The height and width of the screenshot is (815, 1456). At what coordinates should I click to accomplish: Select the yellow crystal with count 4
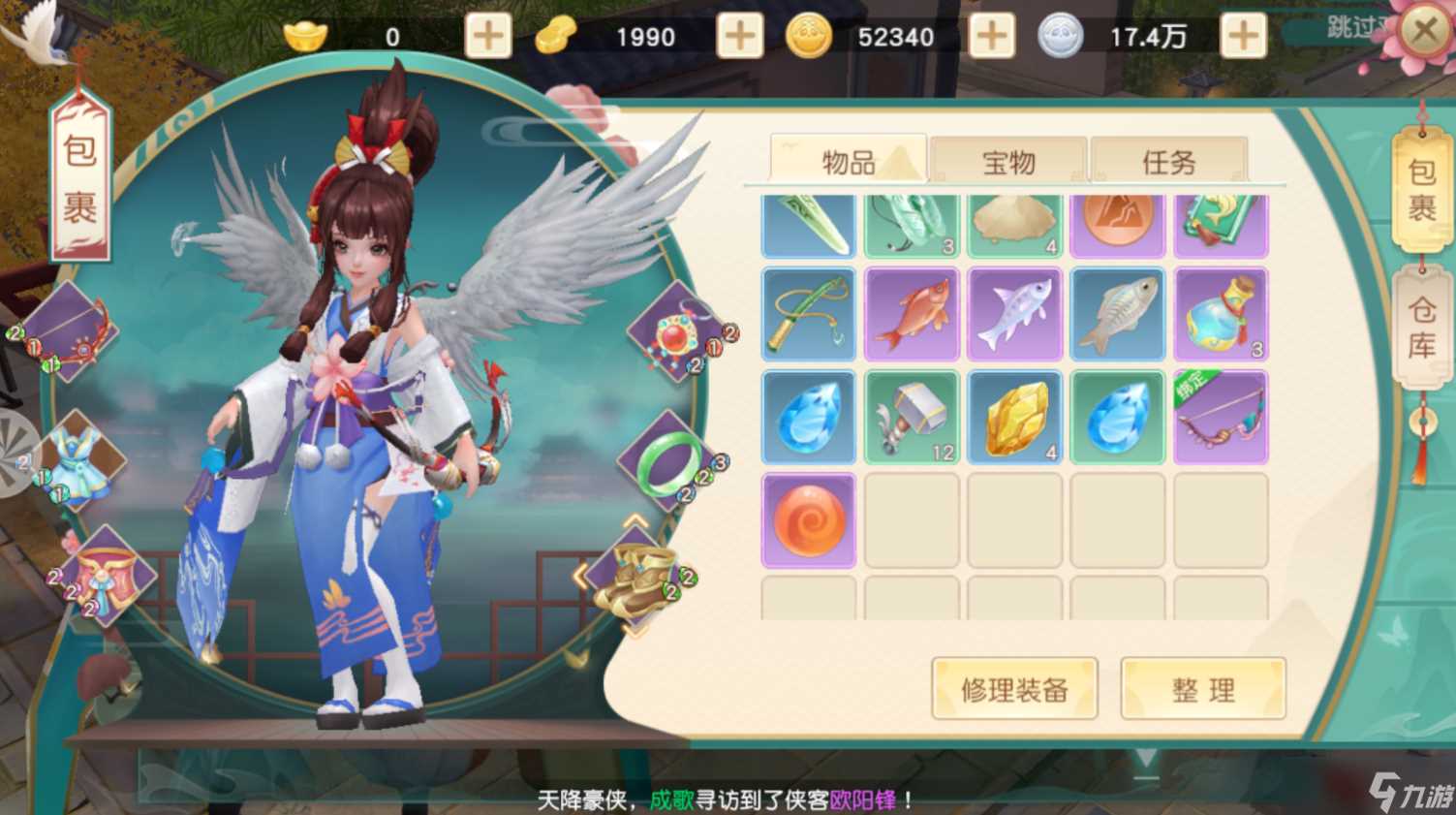click(1014, 417)
